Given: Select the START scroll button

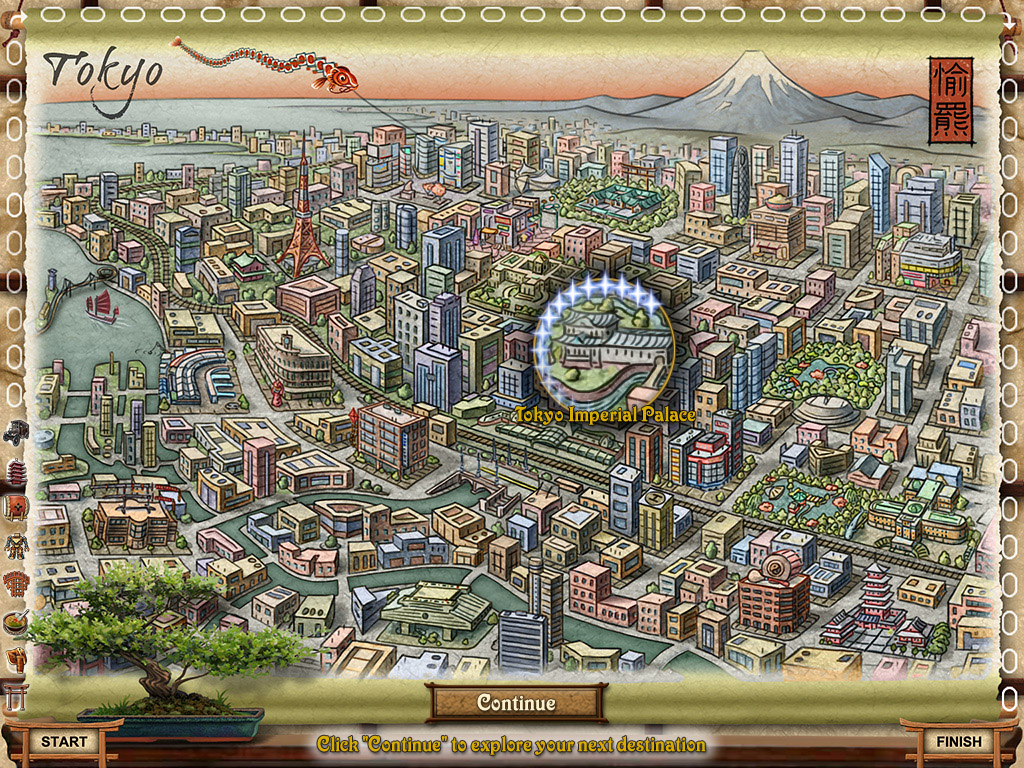Looking at the screenshot, I should point(64,741).
